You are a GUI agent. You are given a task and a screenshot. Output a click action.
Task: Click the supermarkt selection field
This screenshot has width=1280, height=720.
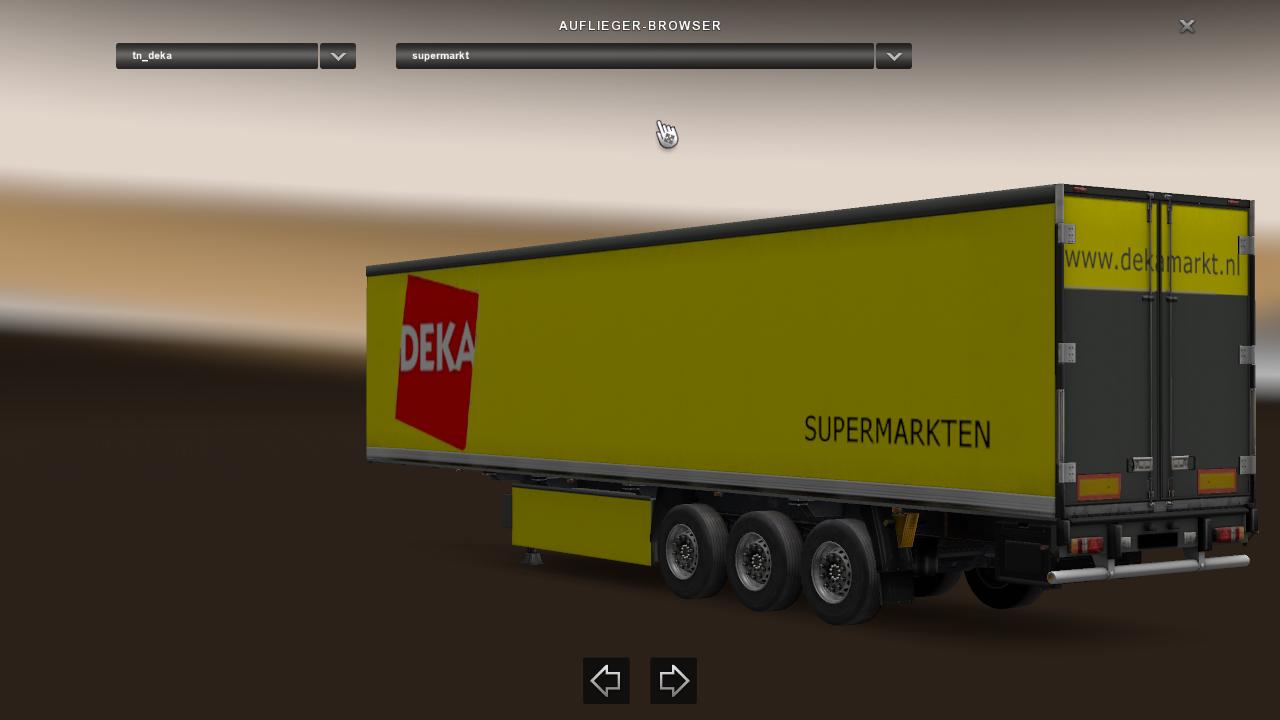point(634,56)
